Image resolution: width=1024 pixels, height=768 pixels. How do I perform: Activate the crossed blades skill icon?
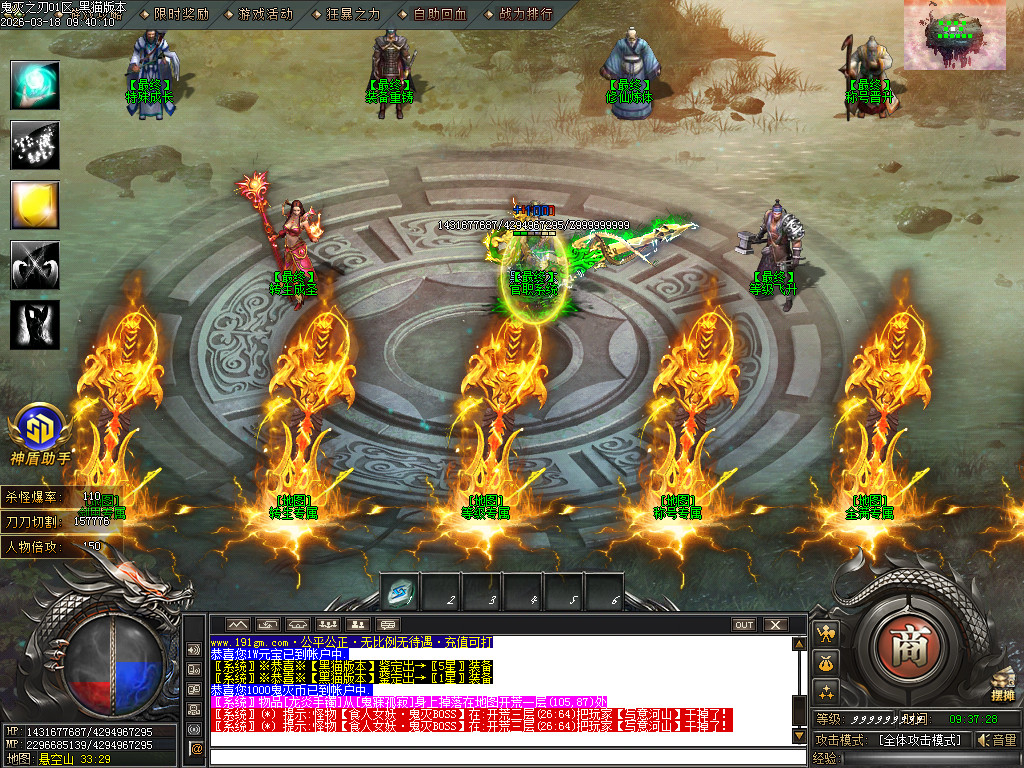(35, 265)
